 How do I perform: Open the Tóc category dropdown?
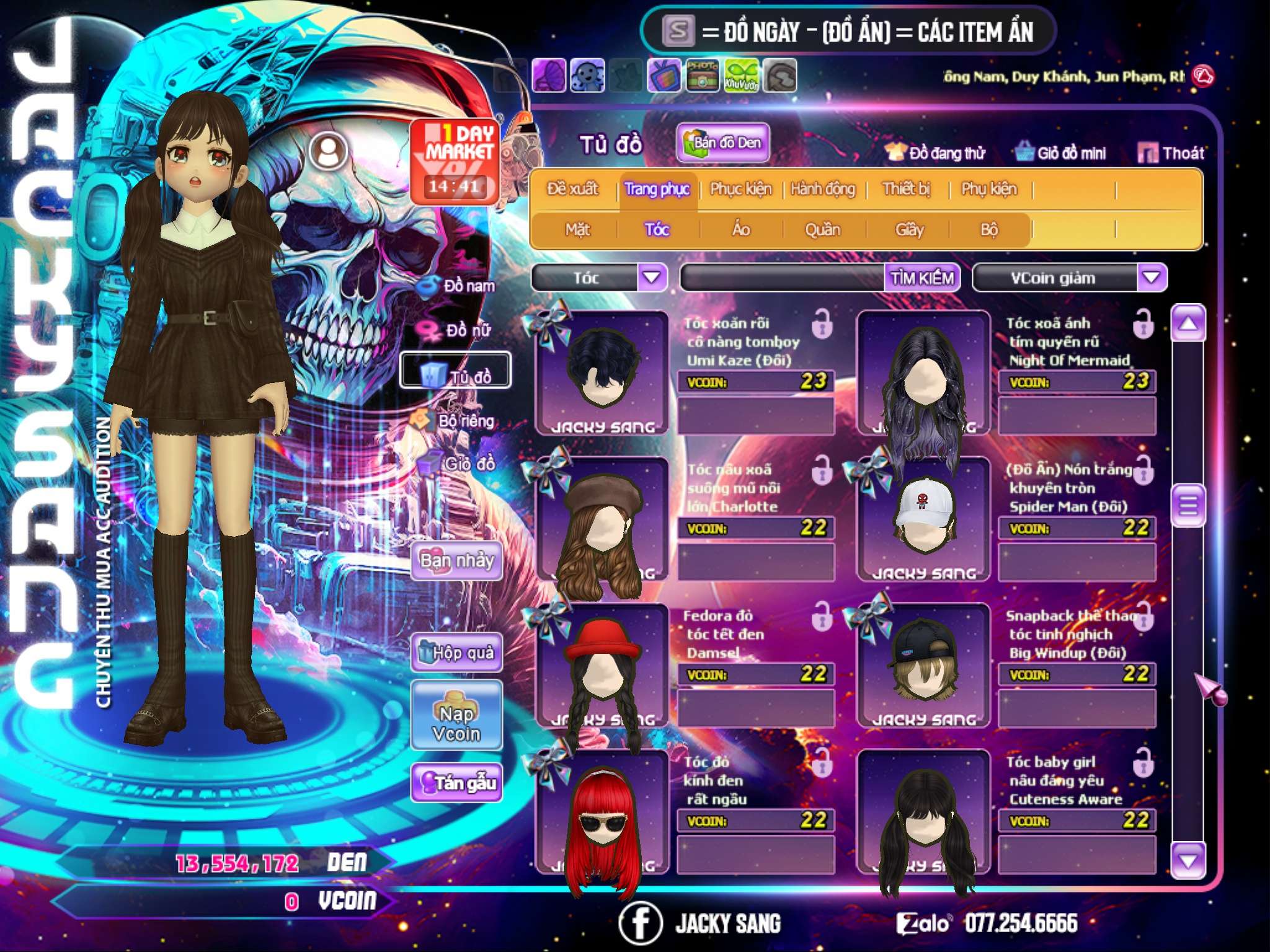(652, 277)
